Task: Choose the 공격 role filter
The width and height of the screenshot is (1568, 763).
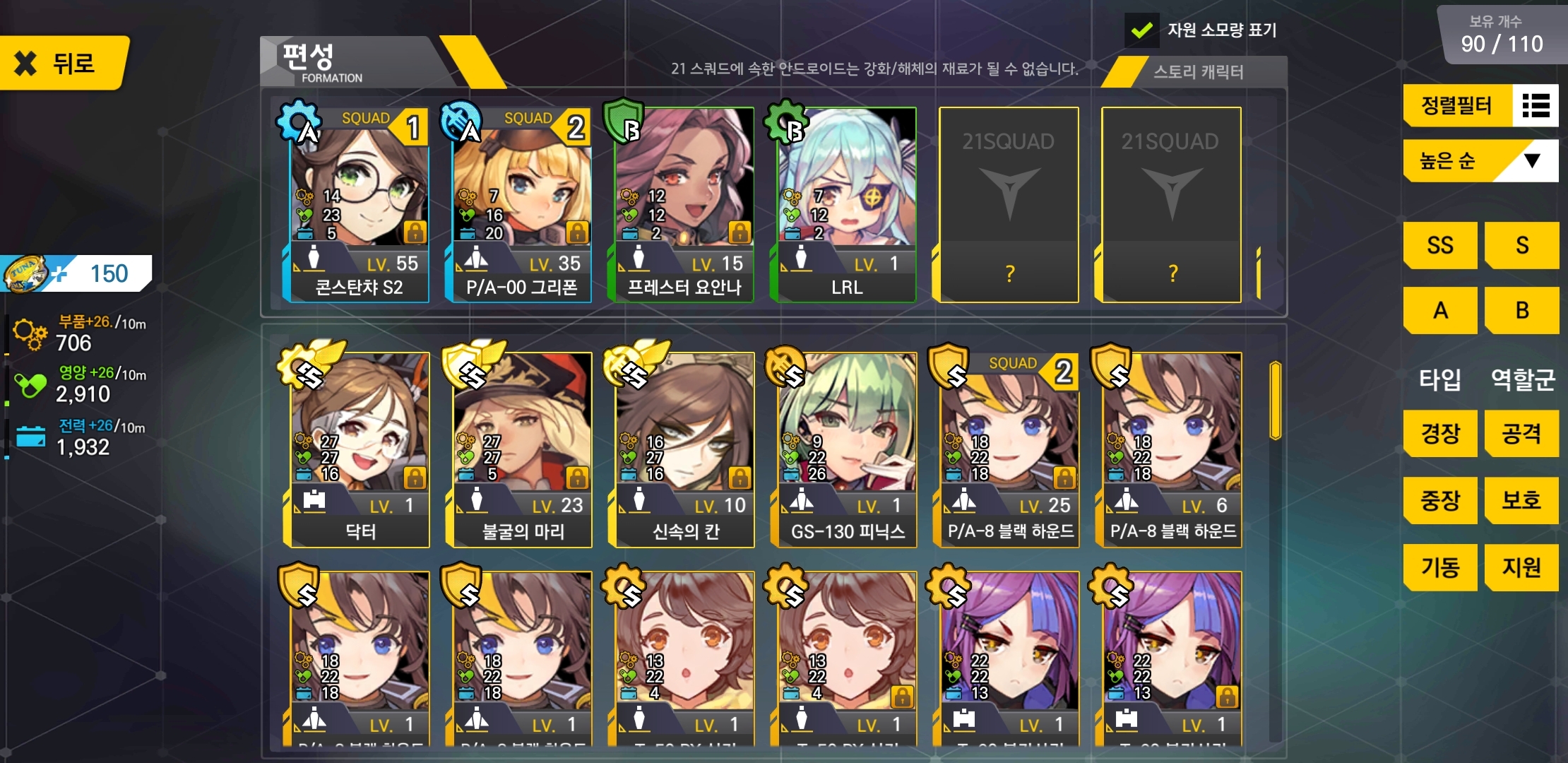Action: tap(1521, 433)
